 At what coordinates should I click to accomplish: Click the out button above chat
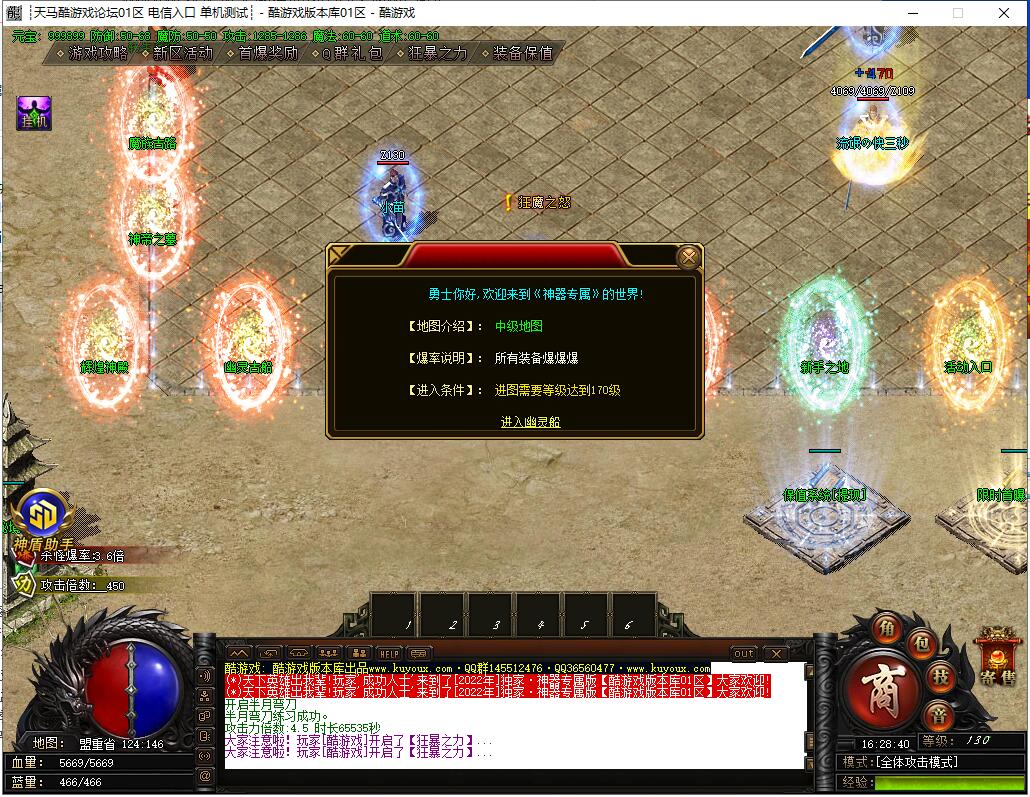point(744,654)
